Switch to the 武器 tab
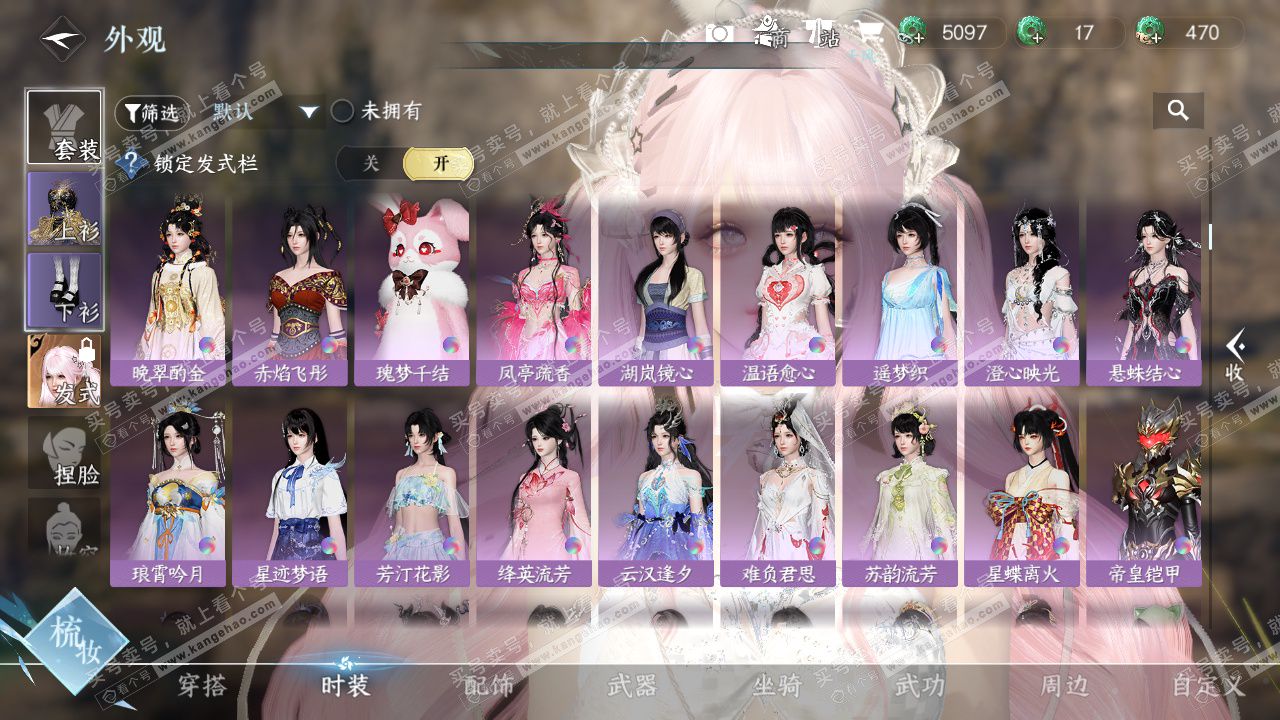Screen dimensions: 1280x720 tap(633, 686)
